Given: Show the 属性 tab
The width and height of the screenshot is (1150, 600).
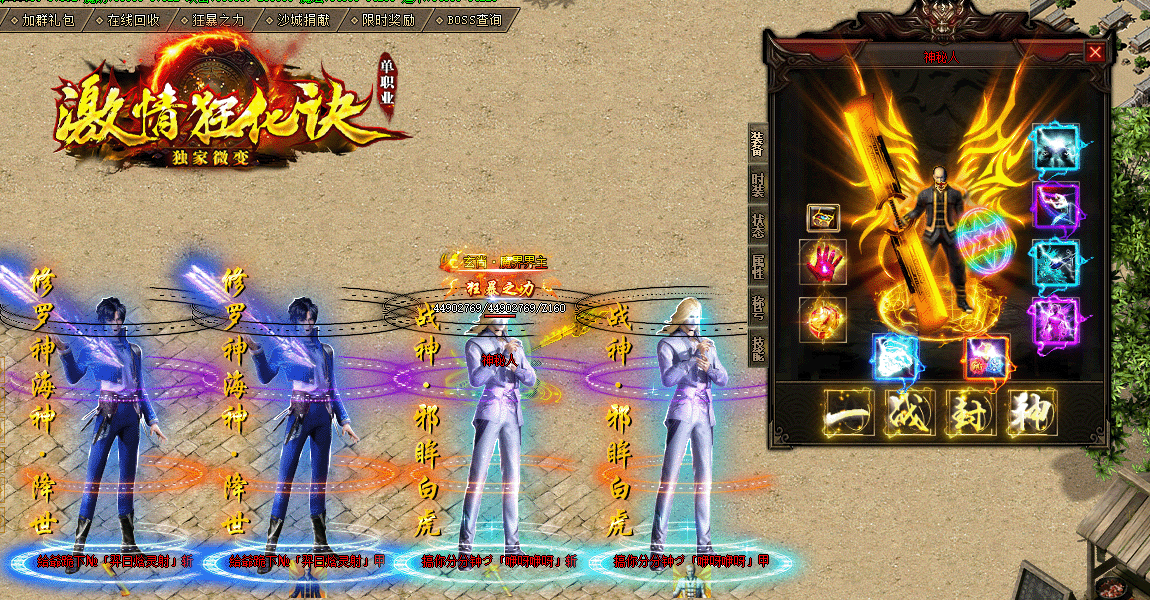Looking at the screenshot, I should [x=757, y=265].
